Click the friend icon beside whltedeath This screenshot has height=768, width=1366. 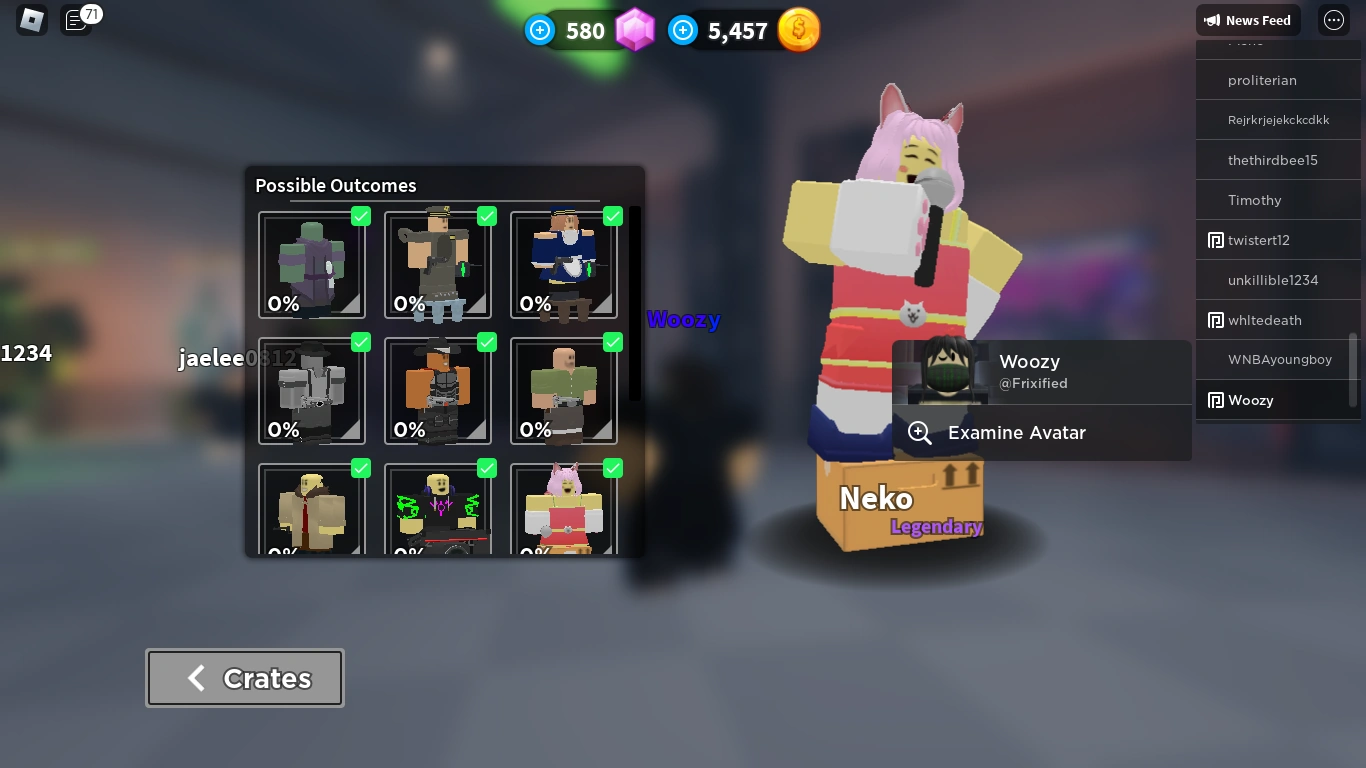pyautogui.click(x=1215, y=320)
